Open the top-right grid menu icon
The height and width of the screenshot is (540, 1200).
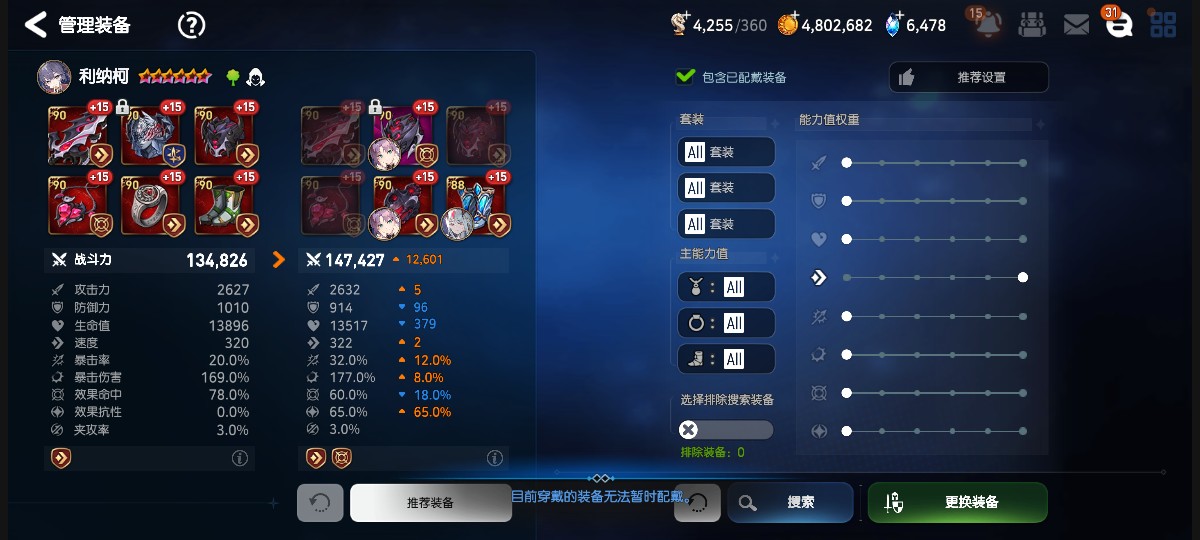[1162, 25]
